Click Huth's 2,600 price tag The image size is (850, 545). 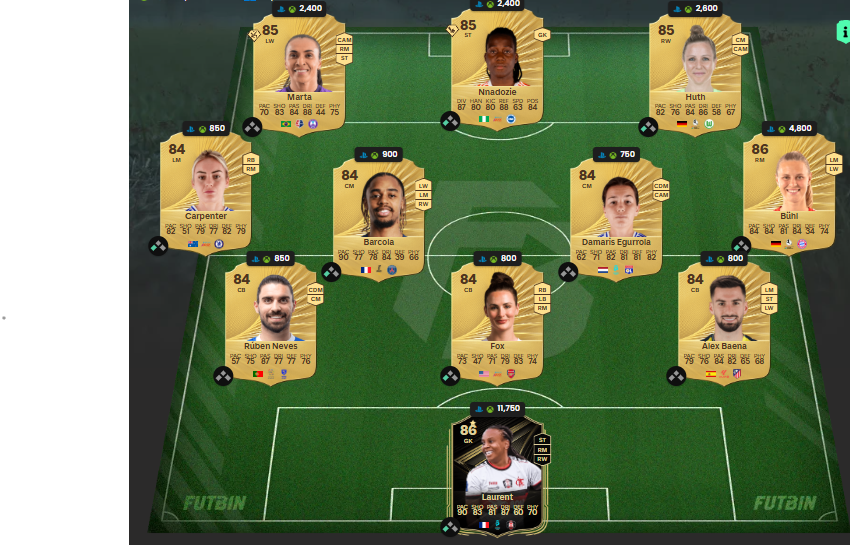pos(695,8)
